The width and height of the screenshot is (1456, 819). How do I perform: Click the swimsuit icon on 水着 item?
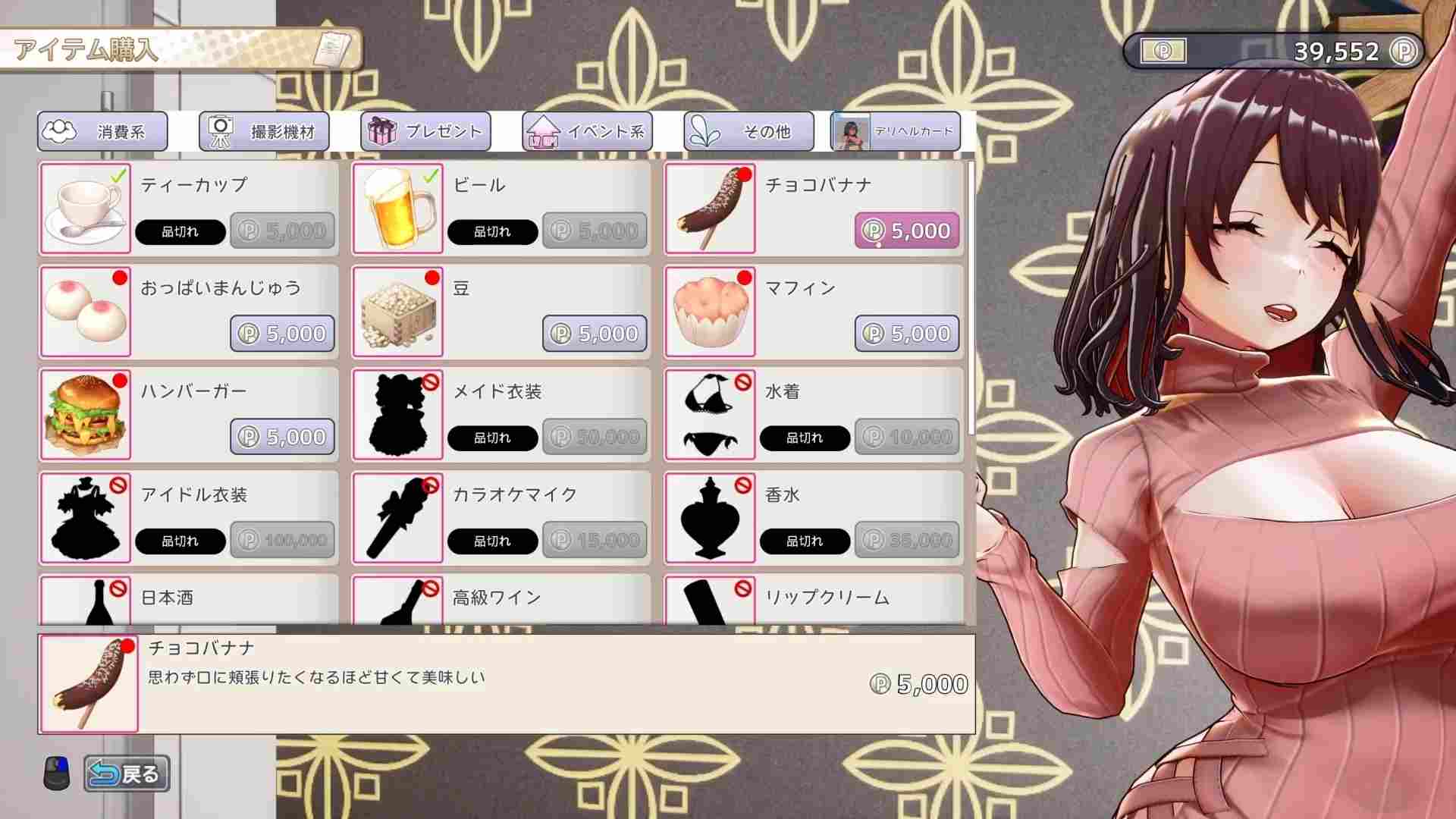[x=709, y=413]
